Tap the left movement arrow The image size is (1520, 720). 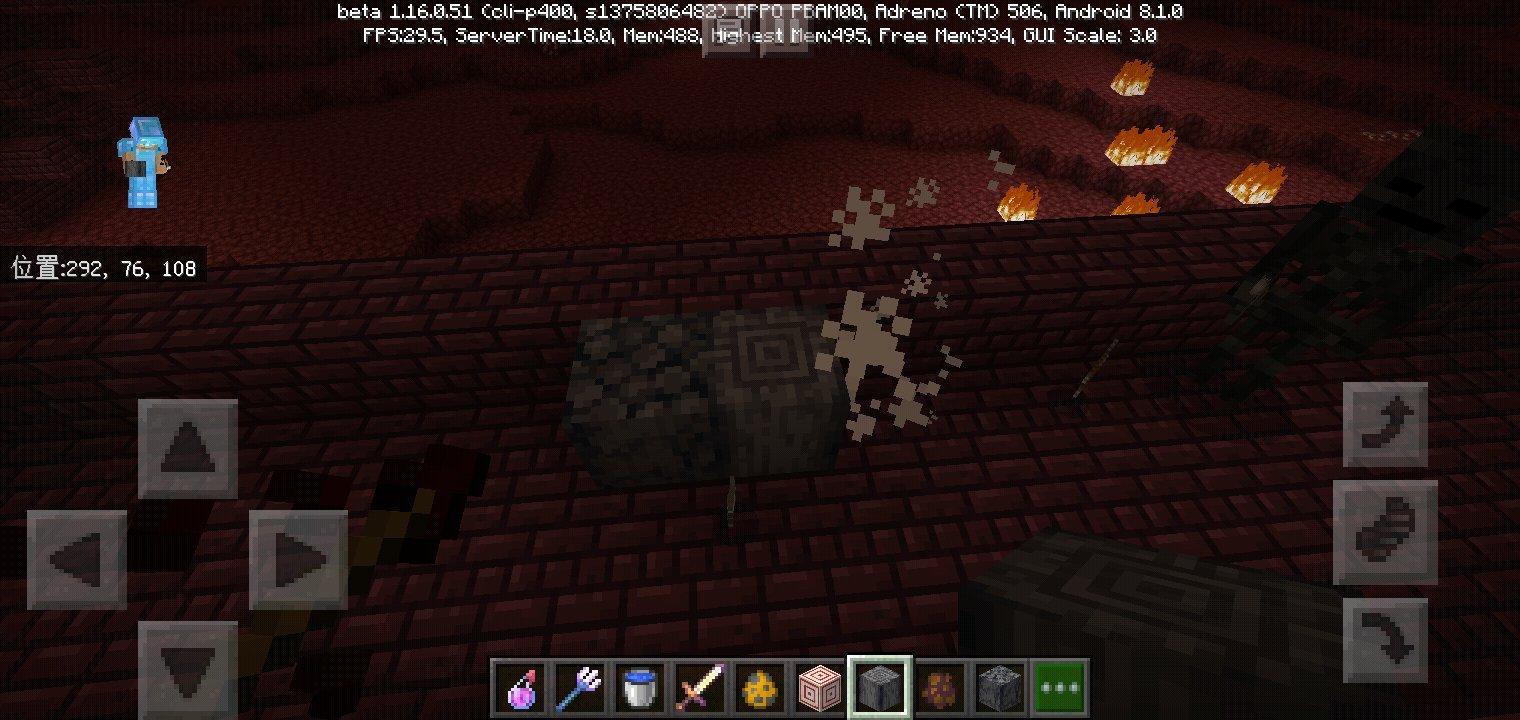[77, 559]
